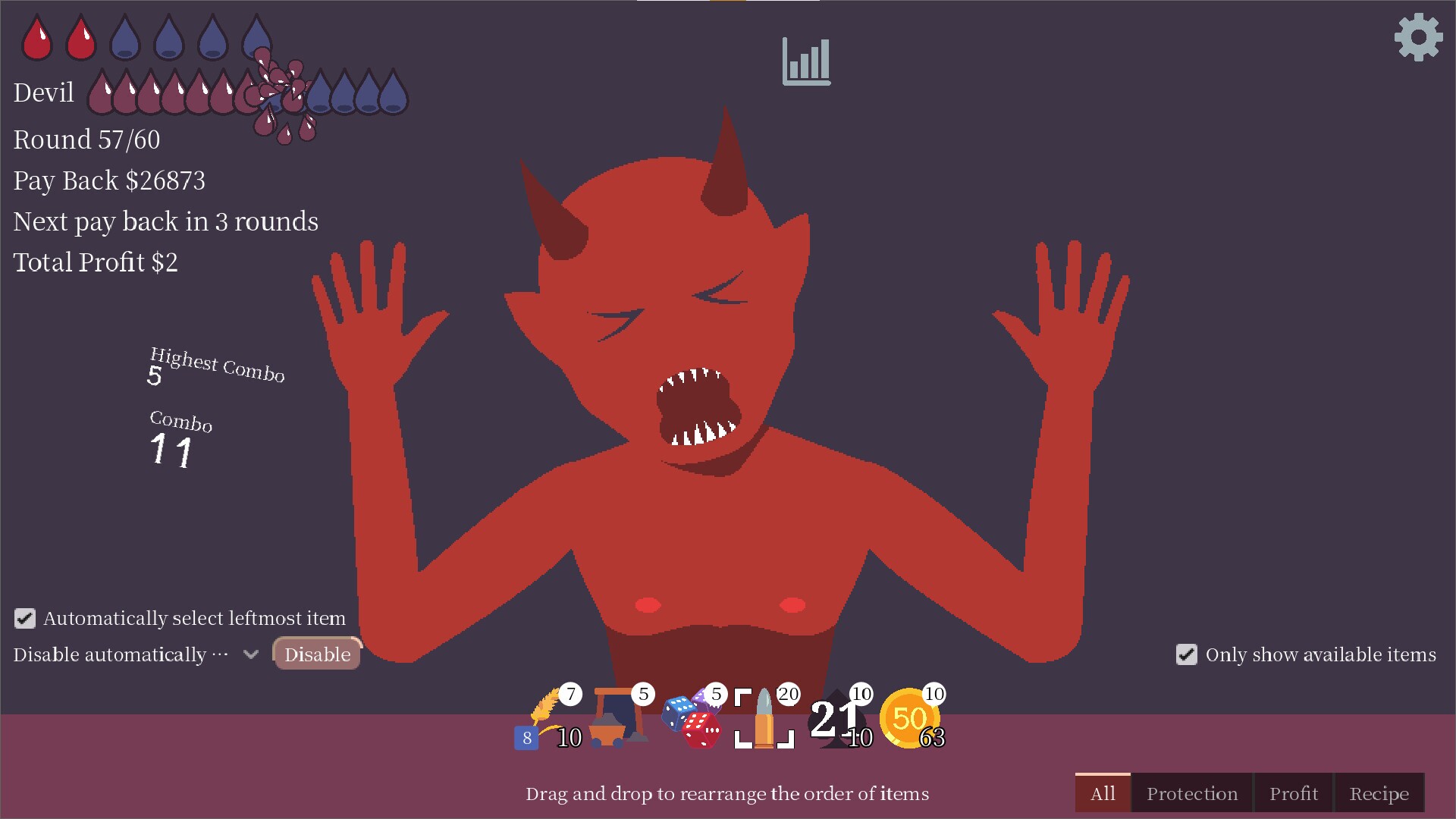Select the Profit filter button
This screenshot has height=819, width=1456.
coord(1294,793)
